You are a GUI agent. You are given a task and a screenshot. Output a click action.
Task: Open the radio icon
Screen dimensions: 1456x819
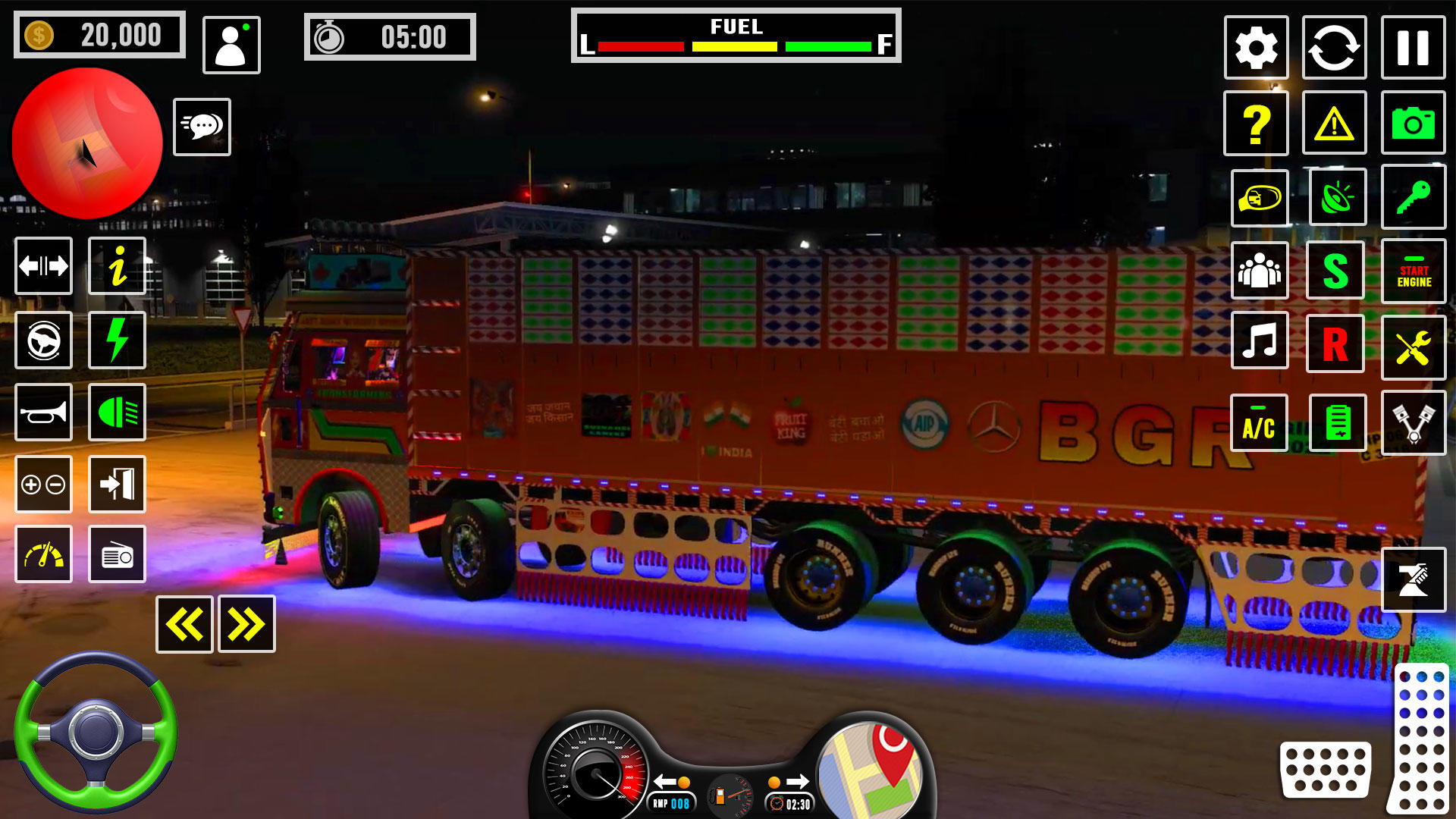pyautogui.click(x=116, y=554)
